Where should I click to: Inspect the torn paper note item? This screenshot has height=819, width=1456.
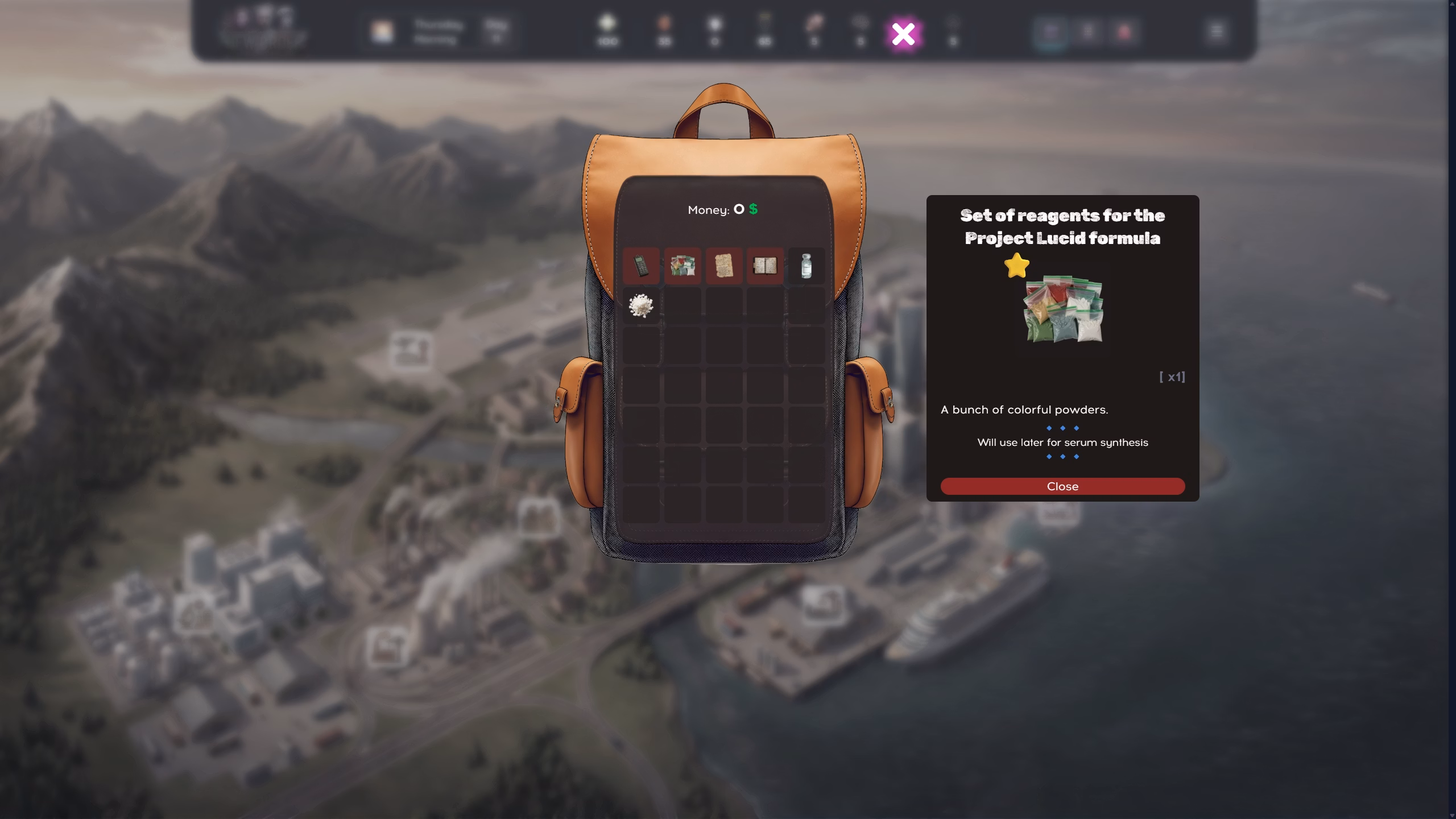[723, 266]
